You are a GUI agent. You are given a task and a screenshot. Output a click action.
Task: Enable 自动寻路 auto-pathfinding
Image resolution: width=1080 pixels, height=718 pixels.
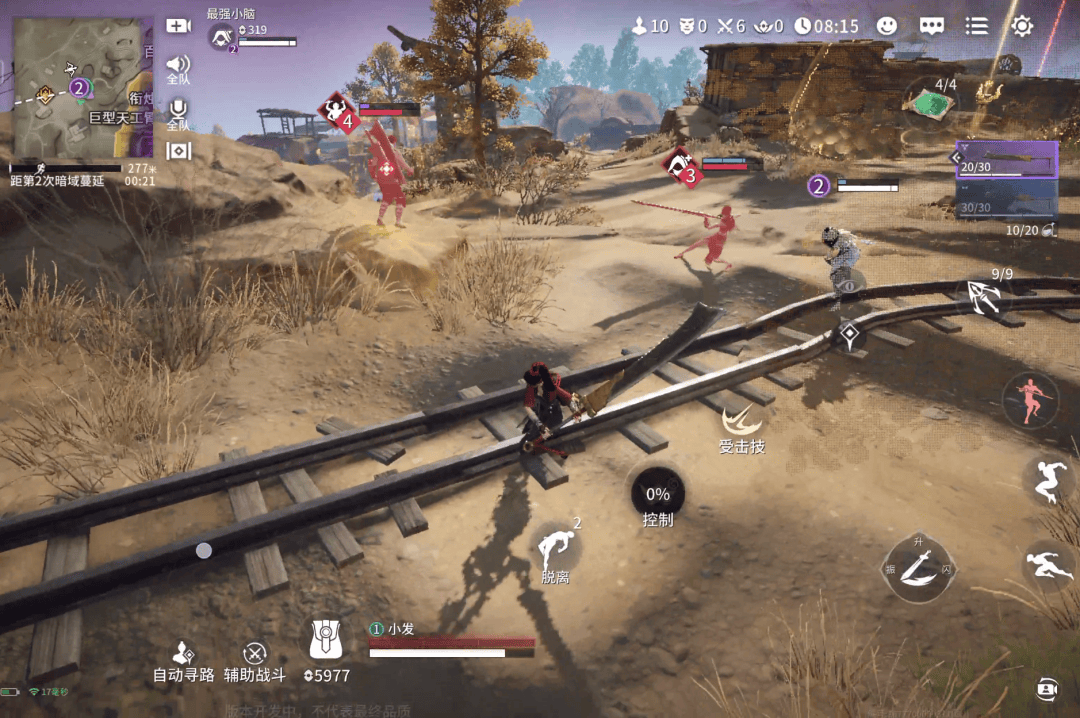[184, 662]
